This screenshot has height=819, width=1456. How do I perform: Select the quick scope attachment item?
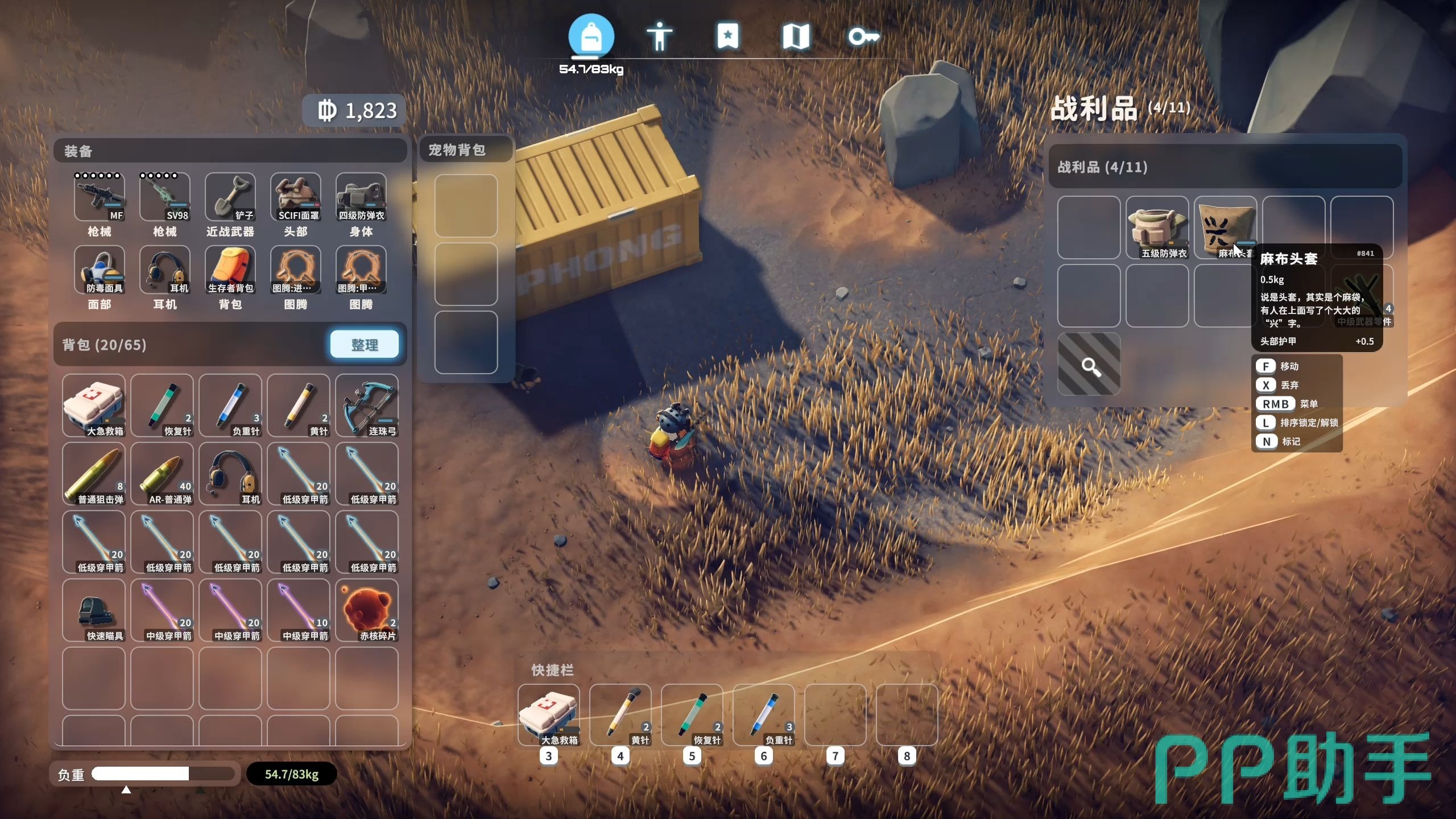94,610
